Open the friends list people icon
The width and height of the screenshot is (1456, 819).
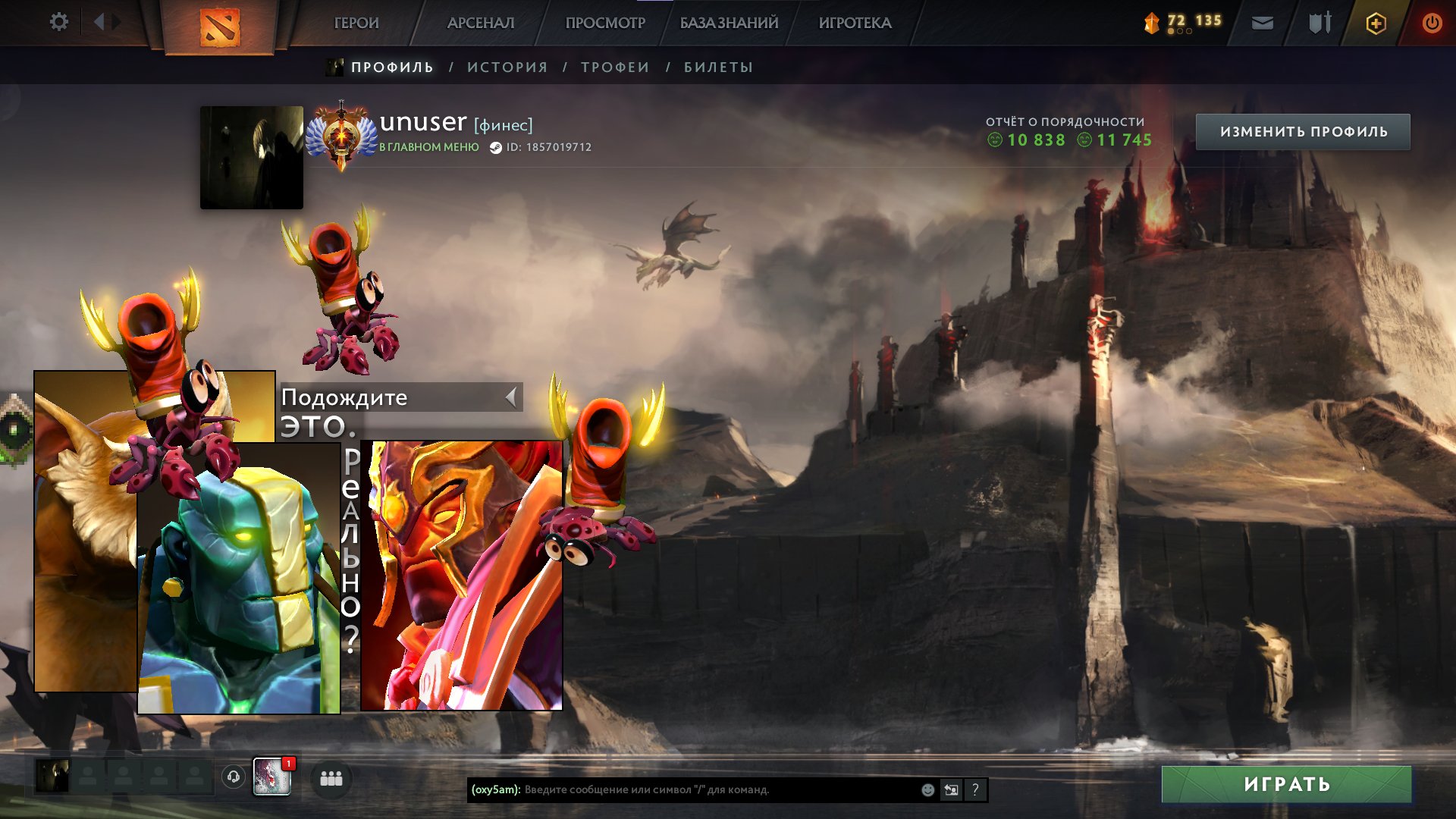point(330,777)
